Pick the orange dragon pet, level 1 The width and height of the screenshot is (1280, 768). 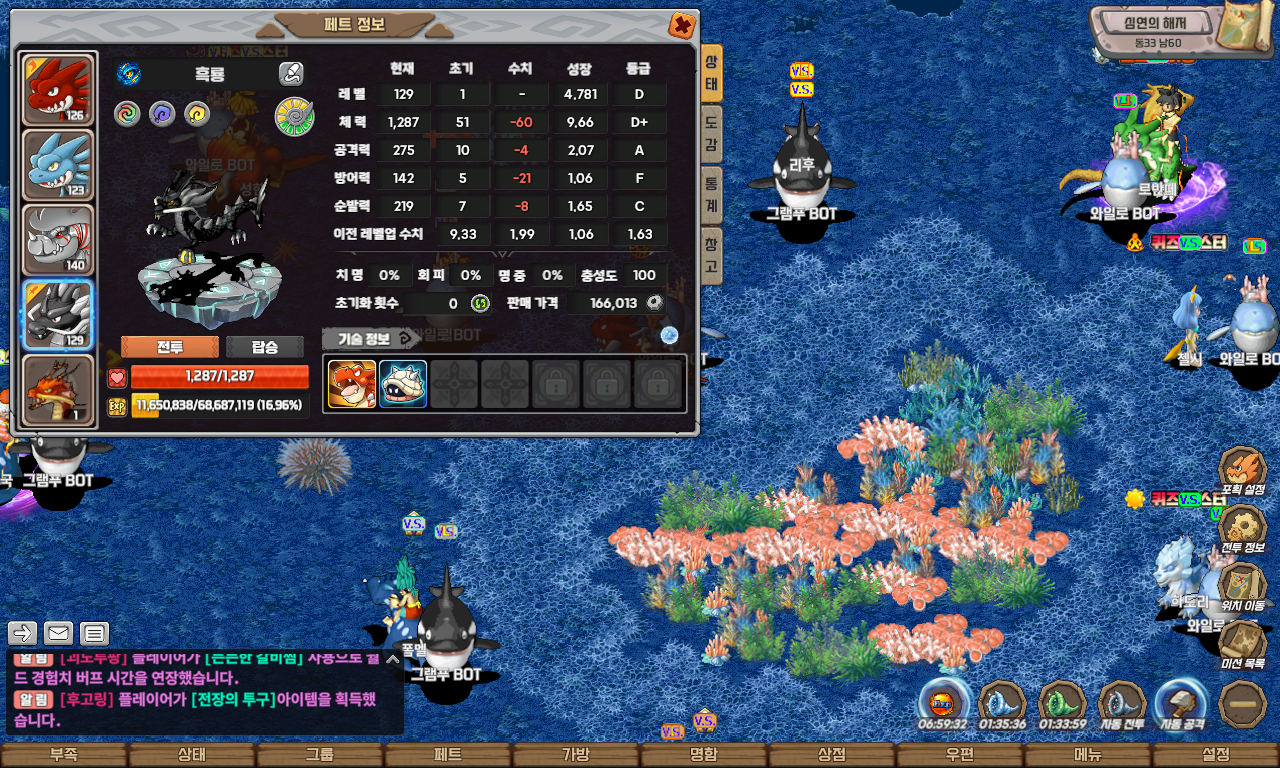(58, 390)
